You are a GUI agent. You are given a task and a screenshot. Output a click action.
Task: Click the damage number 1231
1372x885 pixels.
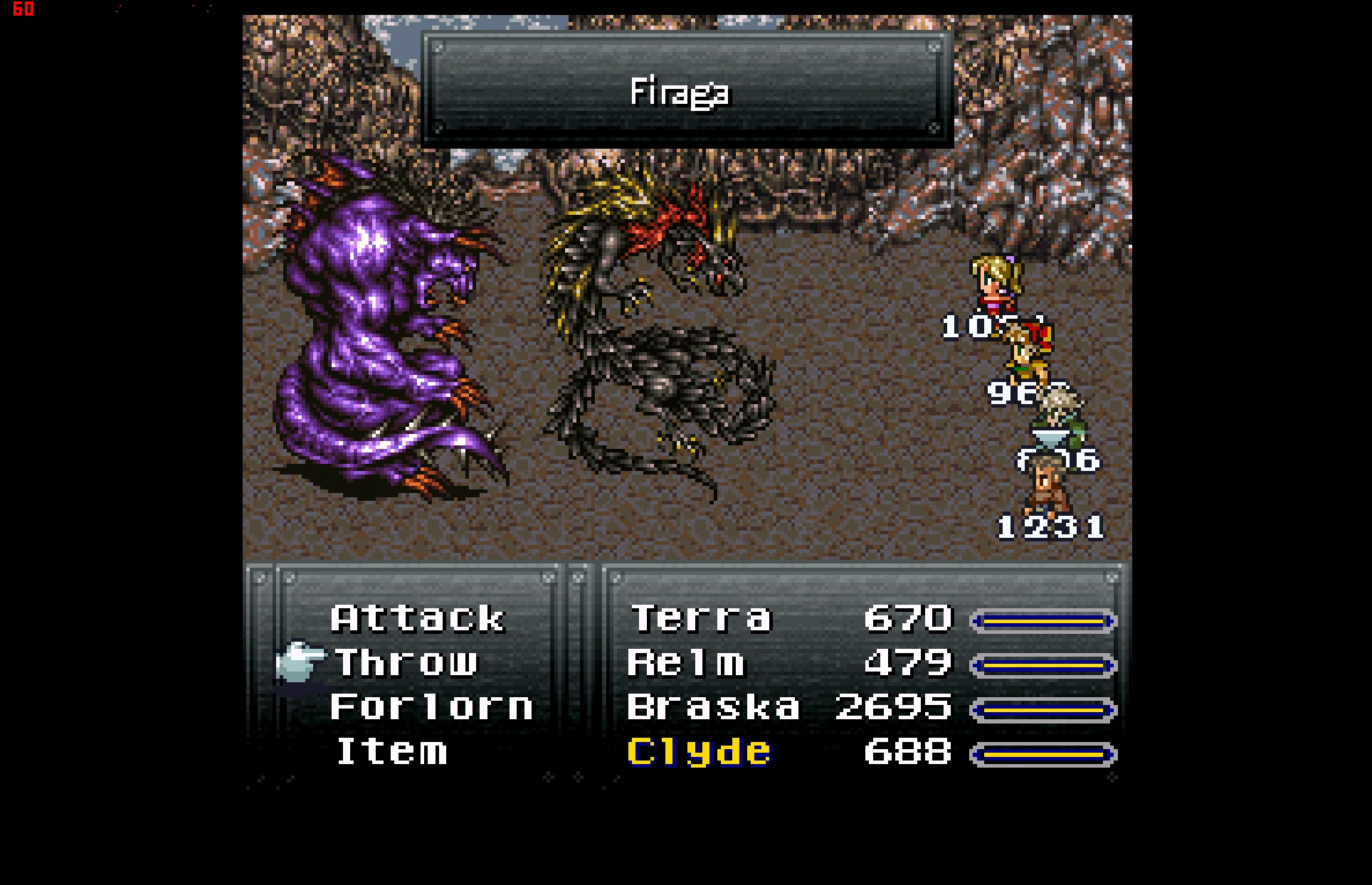1050,526
